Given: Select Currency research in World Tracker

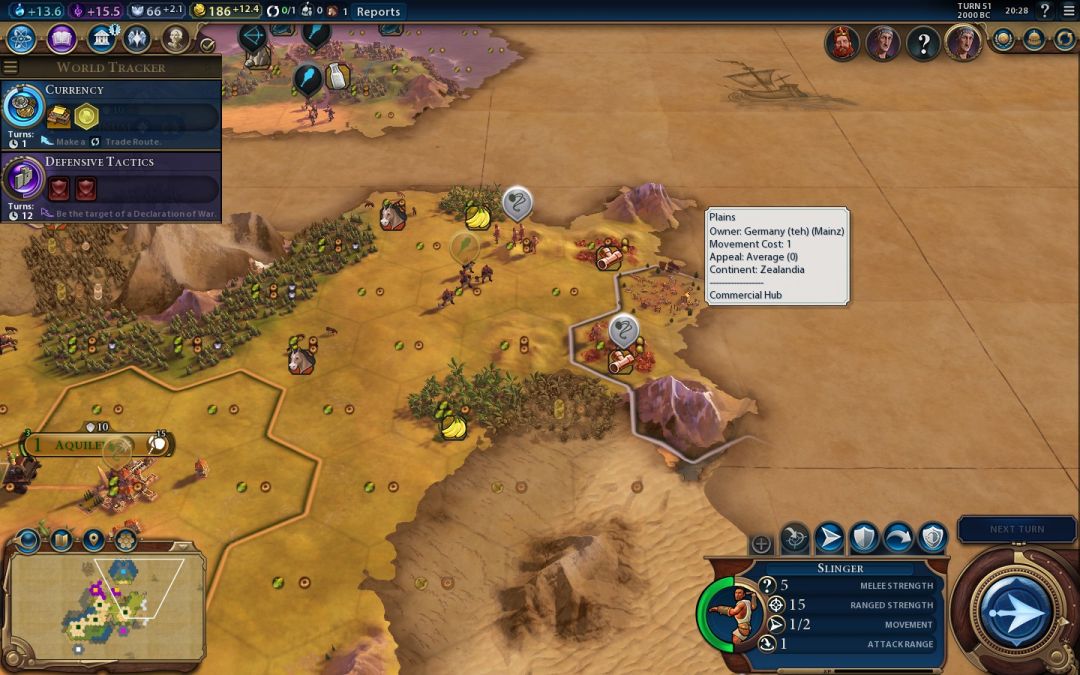Looking at the screenshot, I should 110,111.
